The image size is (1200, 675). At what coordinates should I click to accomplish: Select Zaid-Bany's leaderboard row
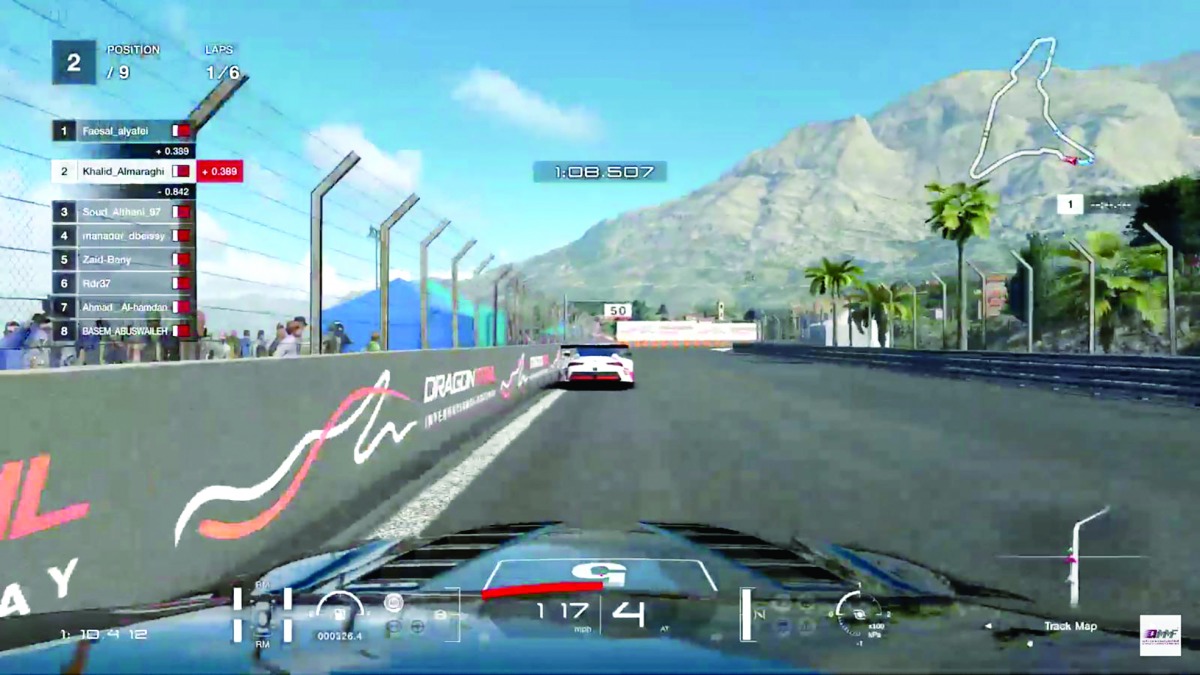[122, 260]
